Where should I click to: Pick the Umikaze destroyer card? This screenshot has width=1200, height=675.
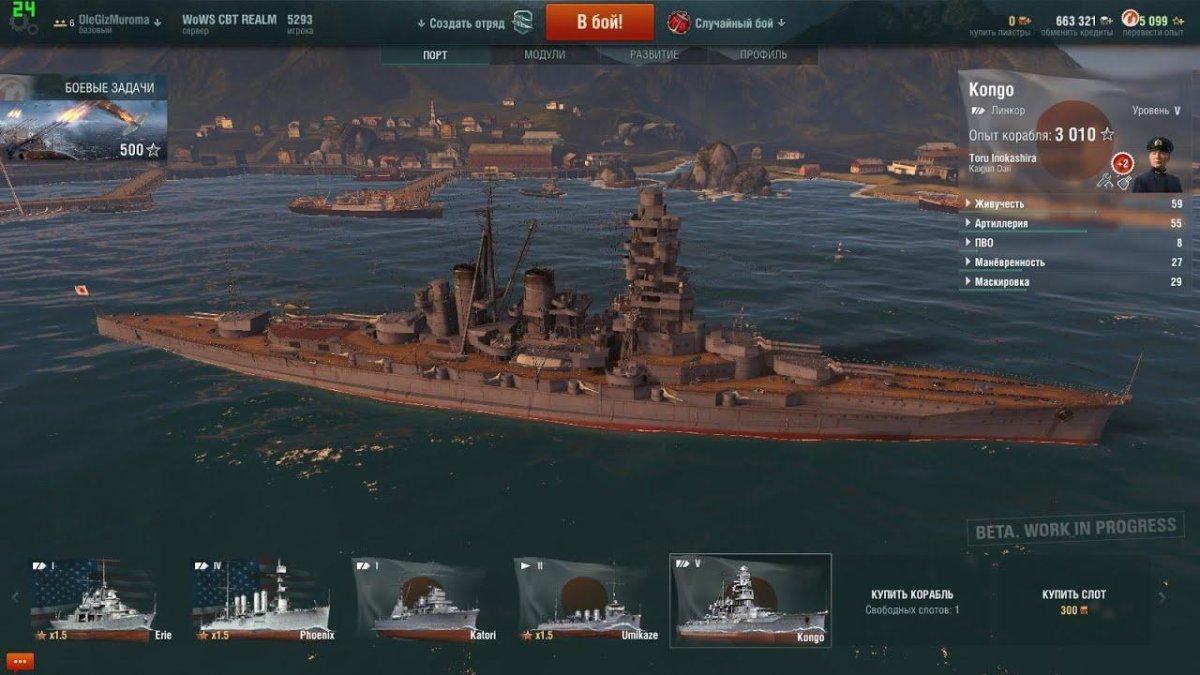tap(586, 600)
